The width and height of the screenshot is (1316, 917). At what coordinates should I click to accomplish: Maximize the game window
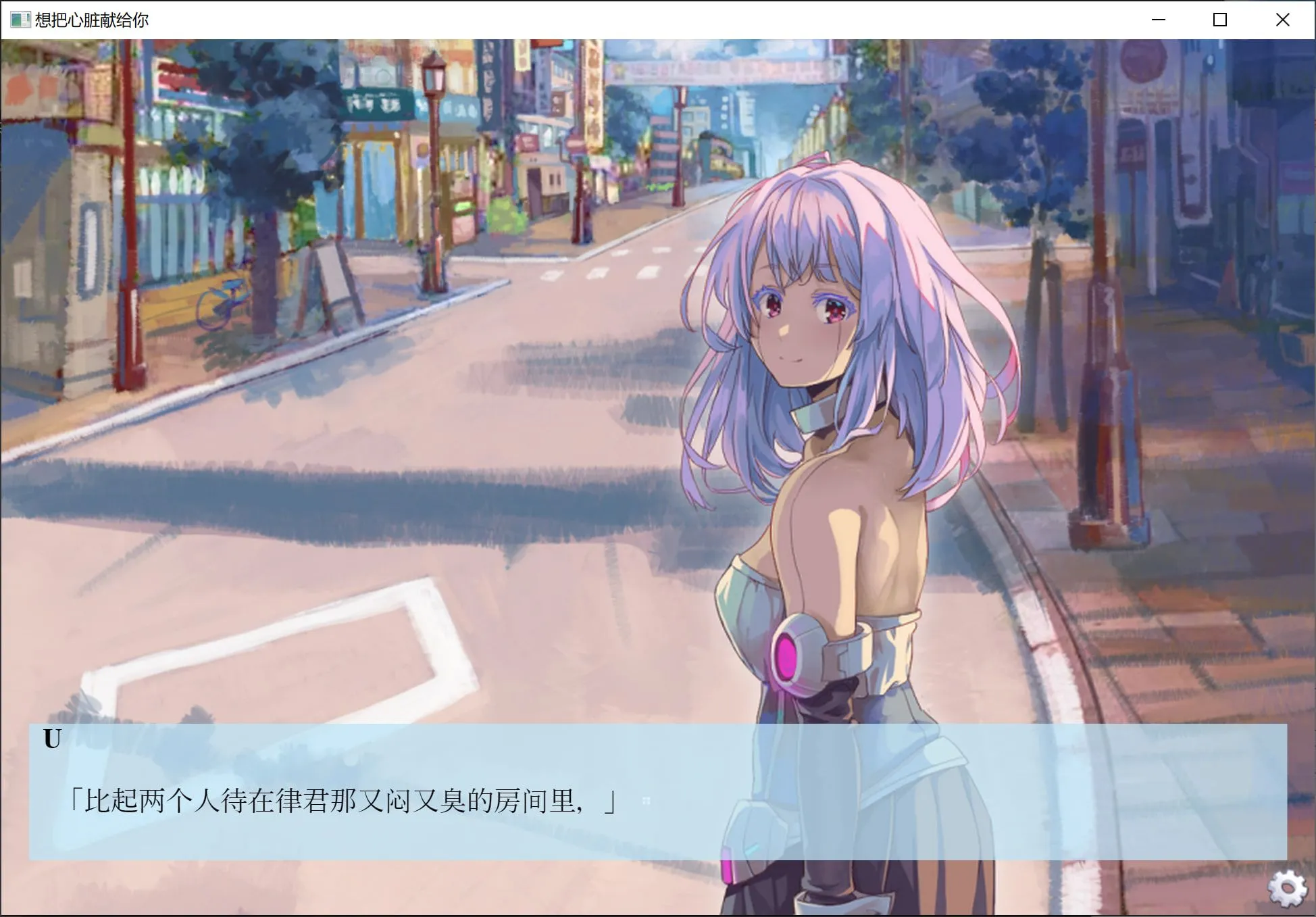(1220, 20)
